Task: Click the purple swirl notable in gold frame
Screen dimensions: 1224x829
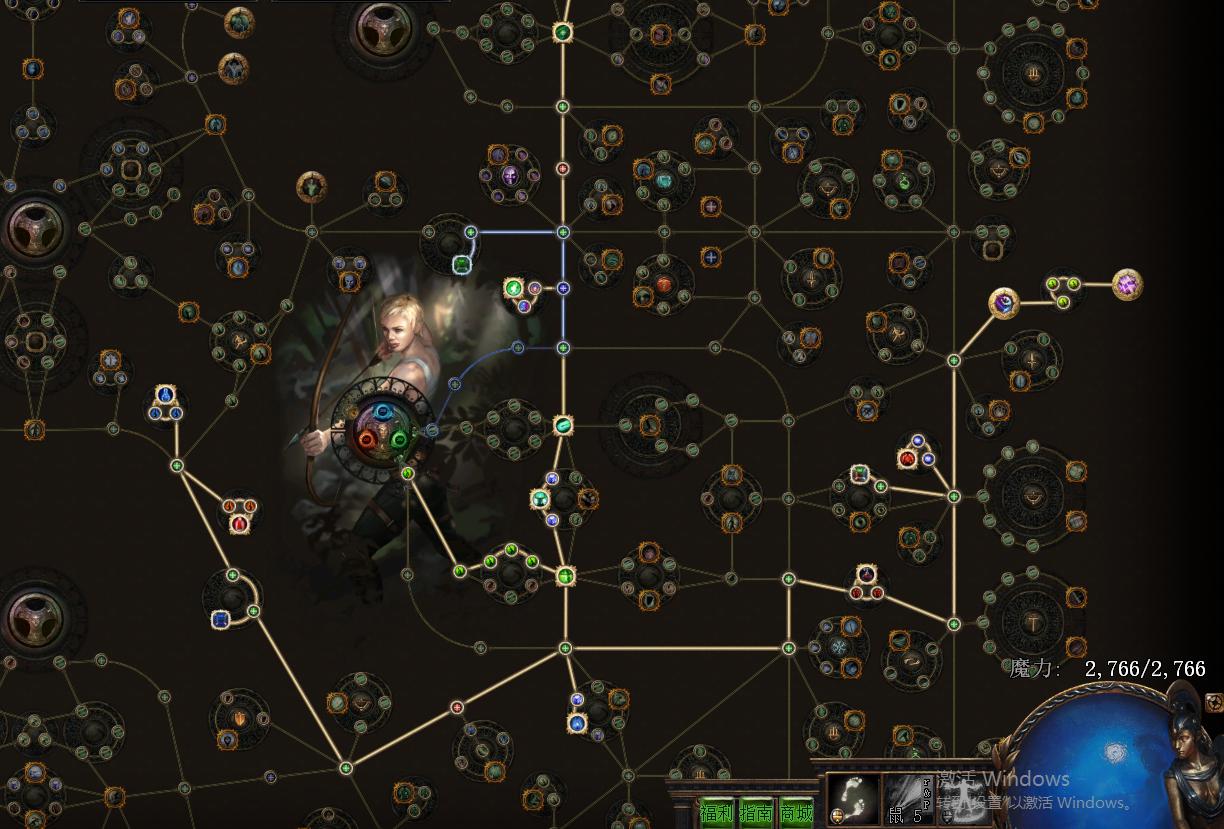Action: (1003, 303)
